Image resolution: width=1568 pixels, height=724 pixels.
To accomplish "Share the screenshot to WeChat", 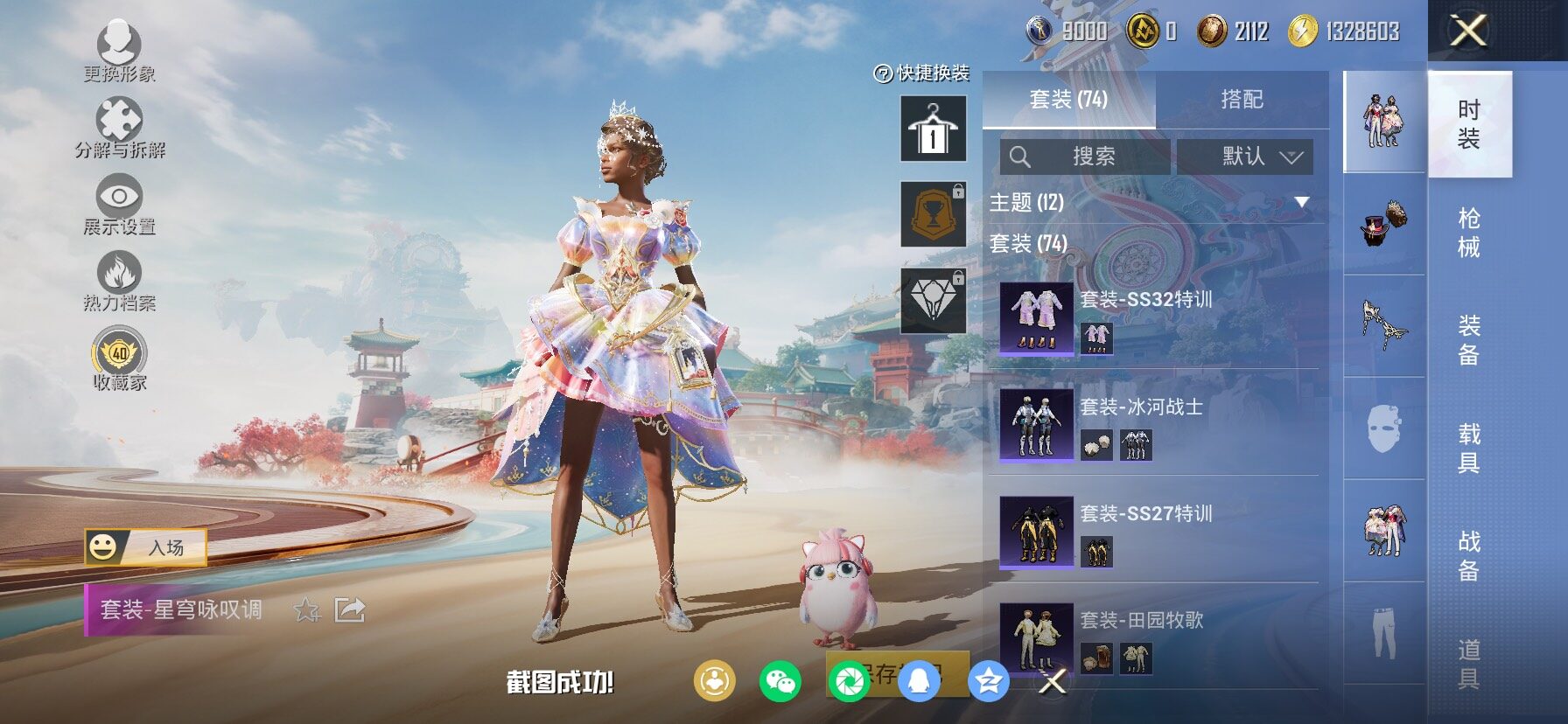I will coord(780,681).
